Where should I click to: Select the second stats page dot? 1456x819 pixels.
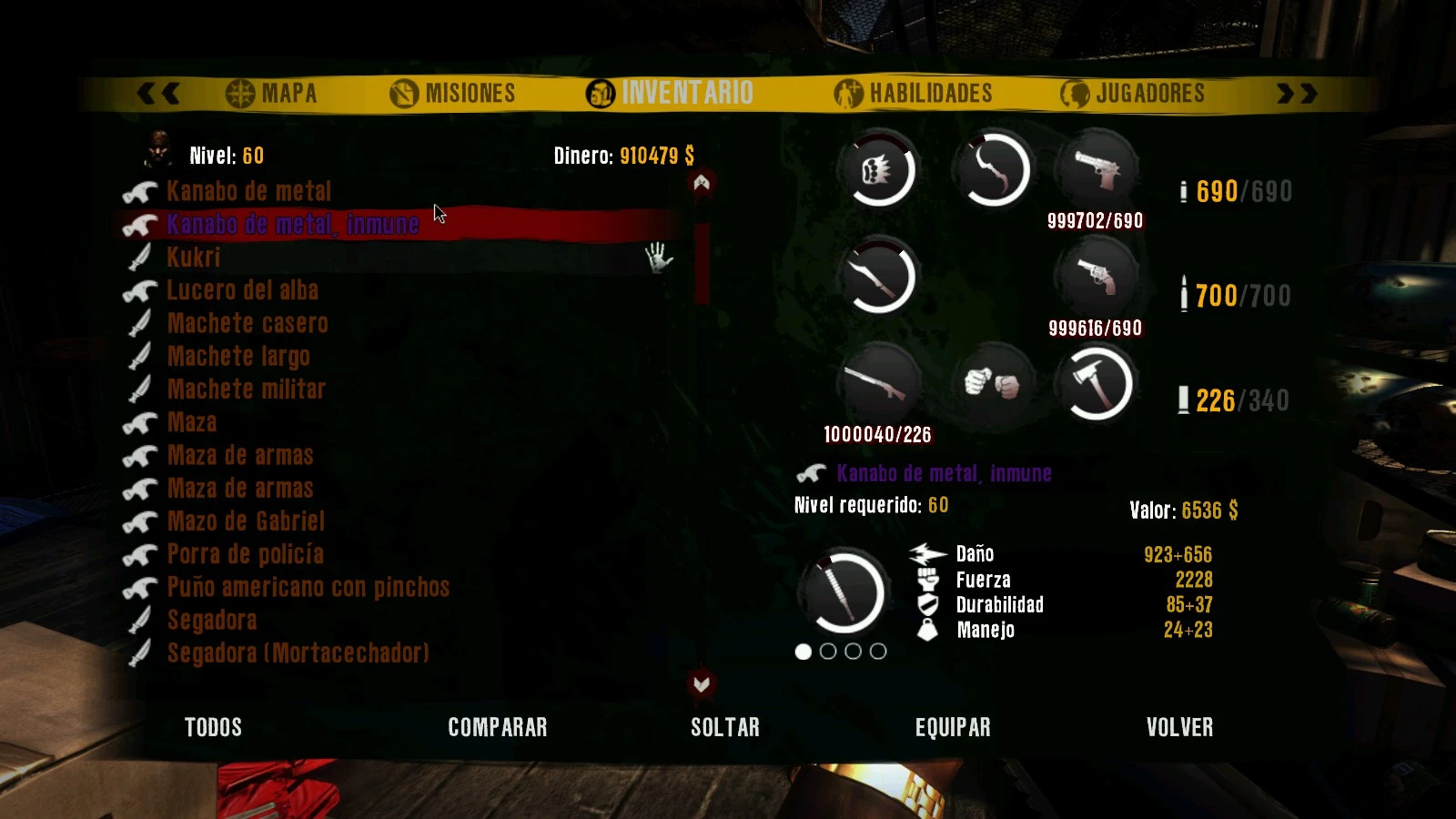[x=828, y=652]
